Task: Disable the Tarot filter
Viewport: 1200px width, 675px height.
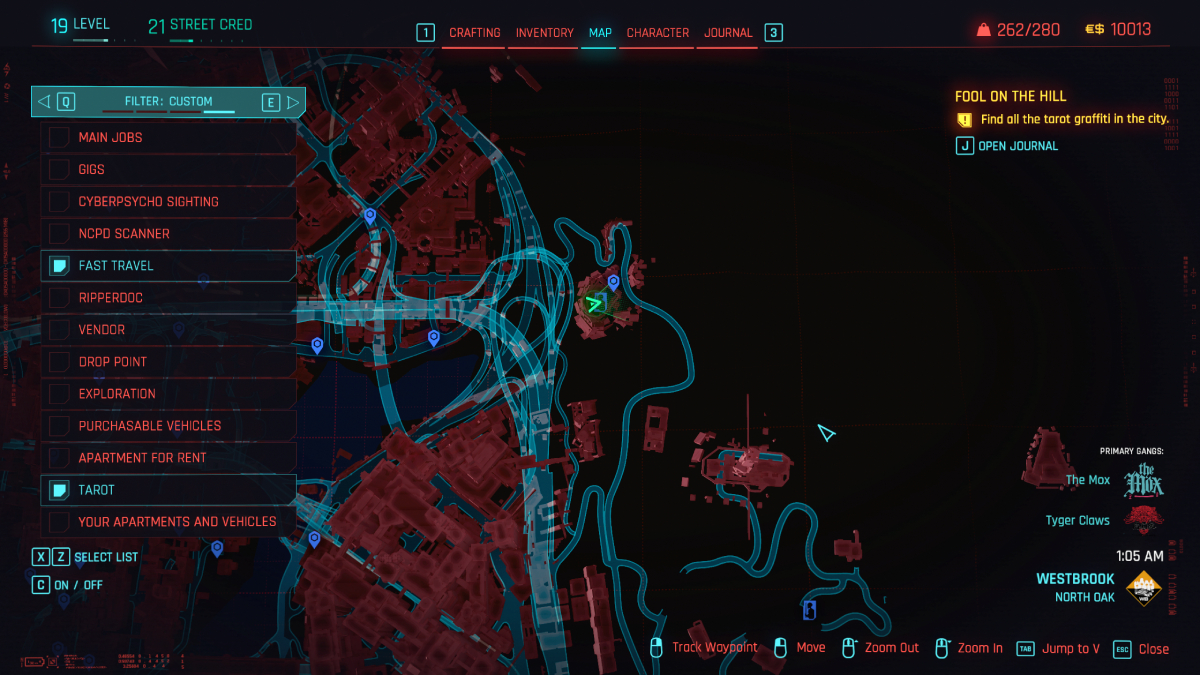Action: 60,489
